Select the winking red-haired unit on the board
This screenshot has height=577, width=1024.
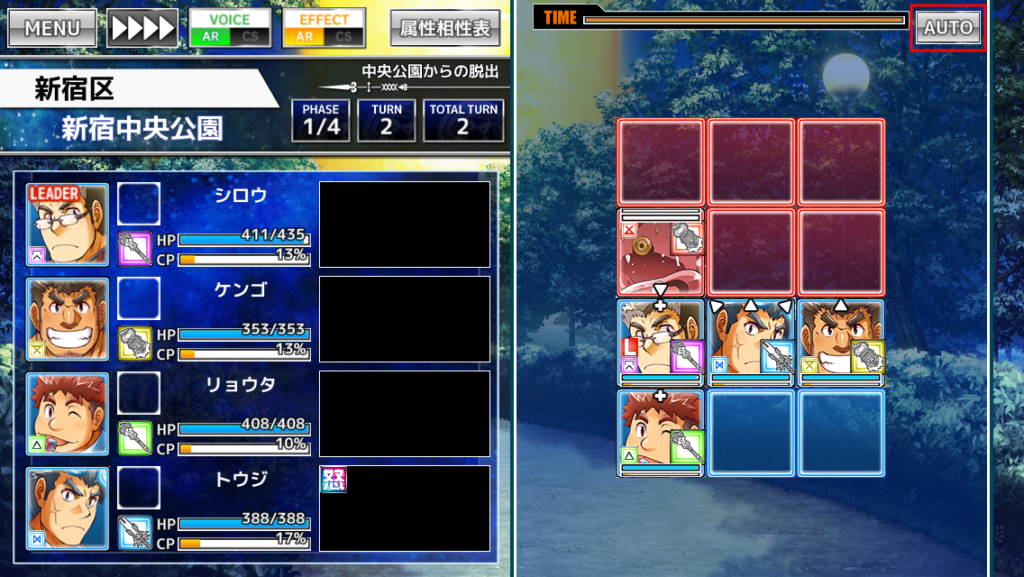coord(660,433)
